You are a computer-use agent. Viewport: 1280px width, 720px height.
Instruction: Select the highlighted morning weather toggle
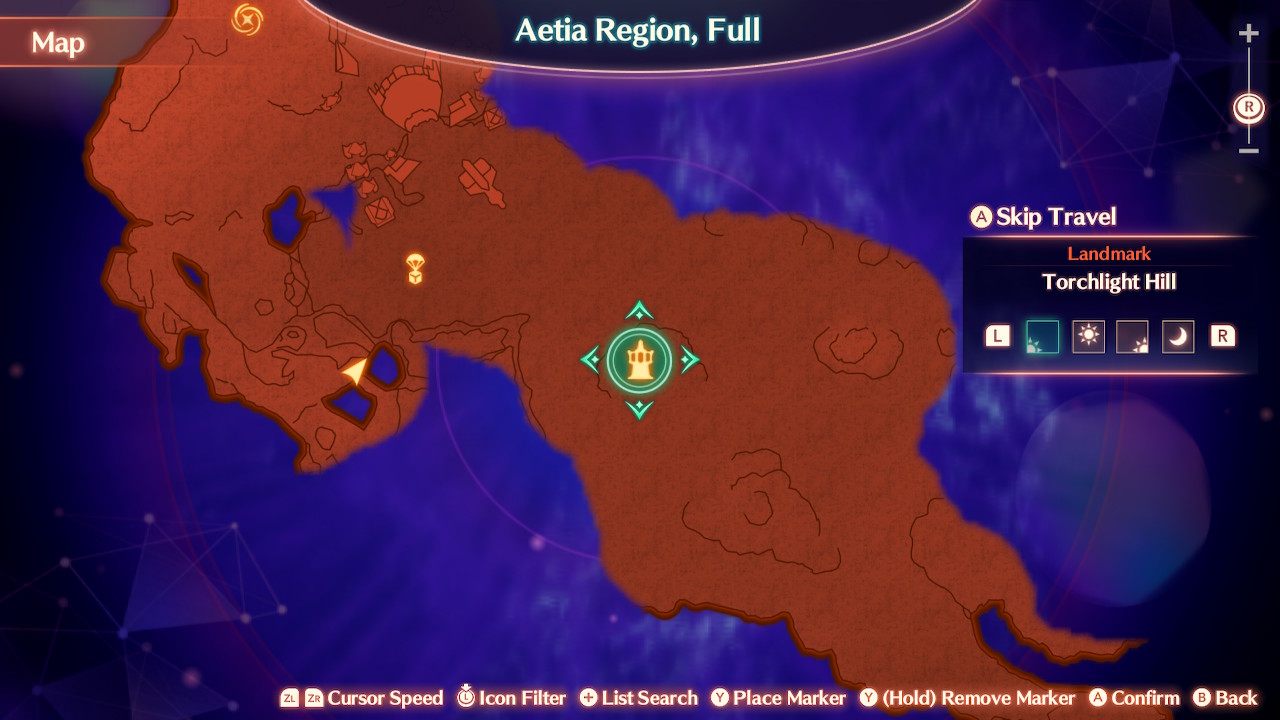[x=1043, y=337]
